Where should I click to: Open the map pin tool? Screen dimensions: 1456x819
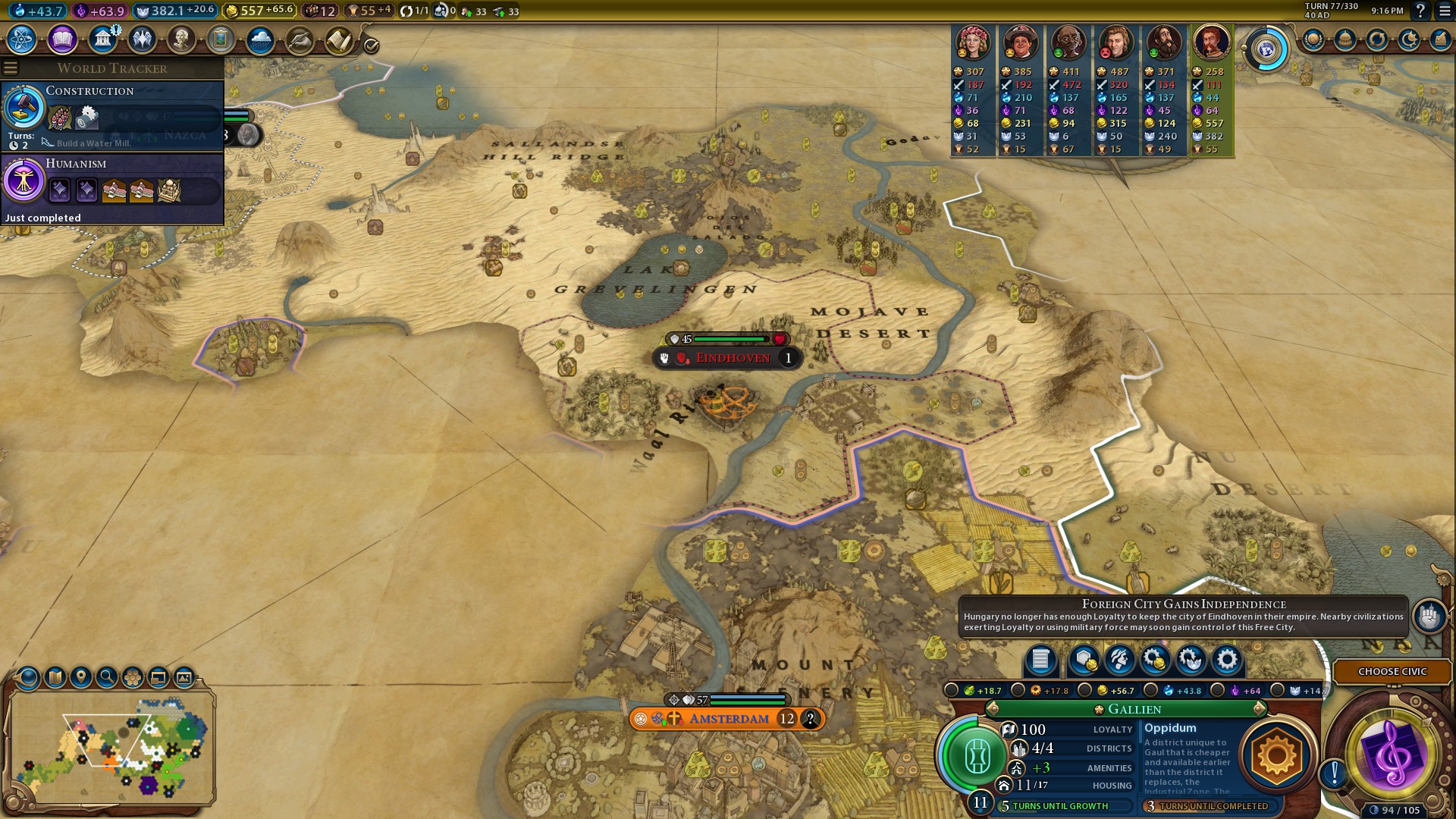81,677
